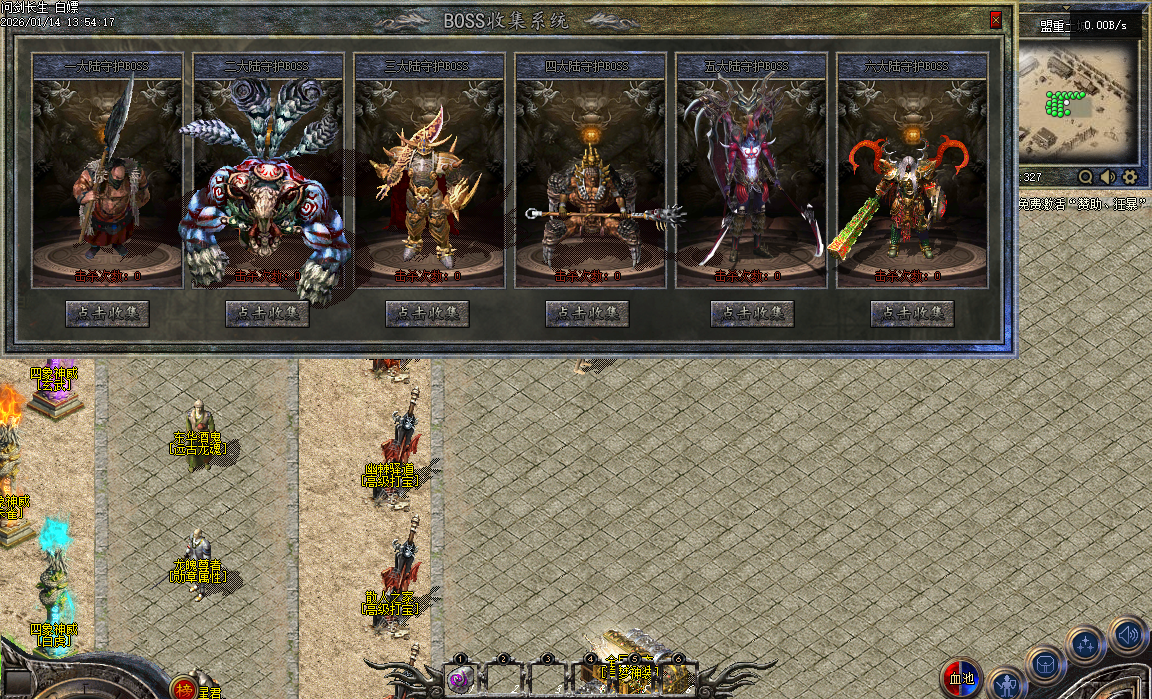
Task: Click collect under third continent guardian boss
Action: click(427, 314)
